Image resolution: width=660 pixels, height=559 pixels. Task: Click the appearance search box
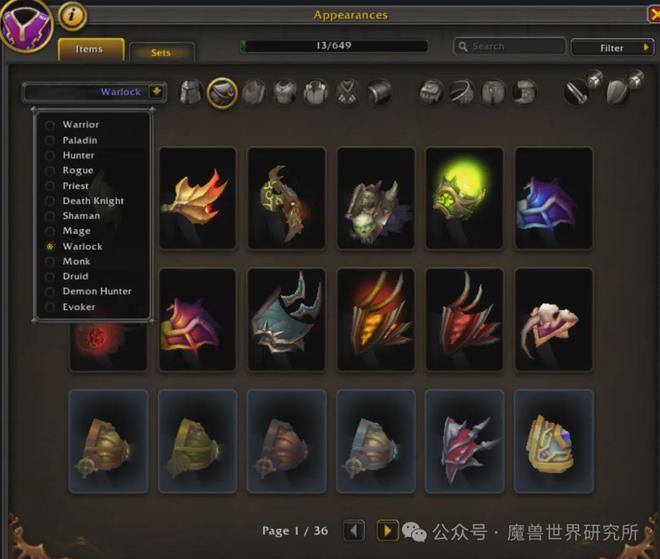click(x=510, y=46)
